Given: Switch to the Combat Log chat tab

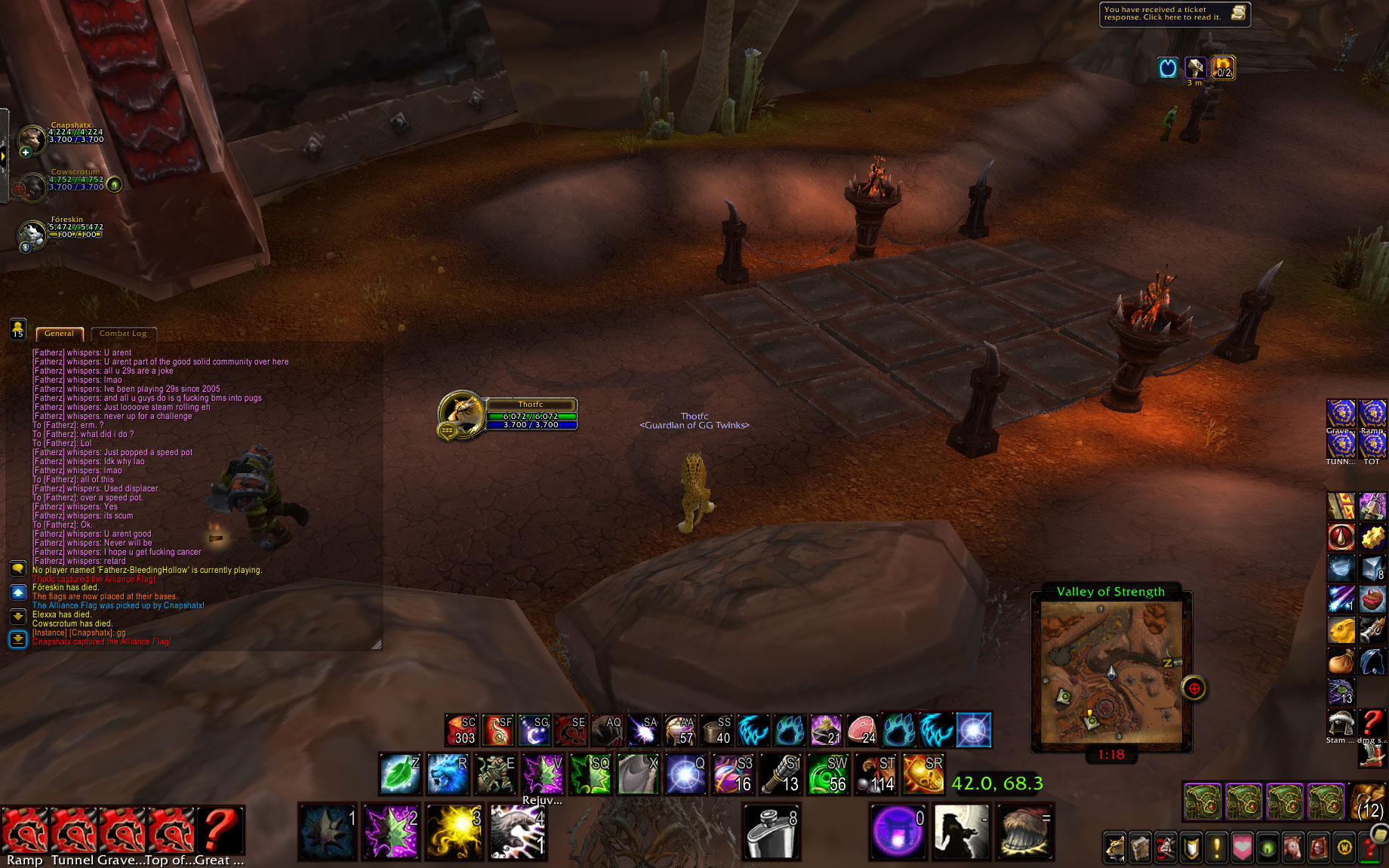Looking at the screenshot, I should [123, 334].
